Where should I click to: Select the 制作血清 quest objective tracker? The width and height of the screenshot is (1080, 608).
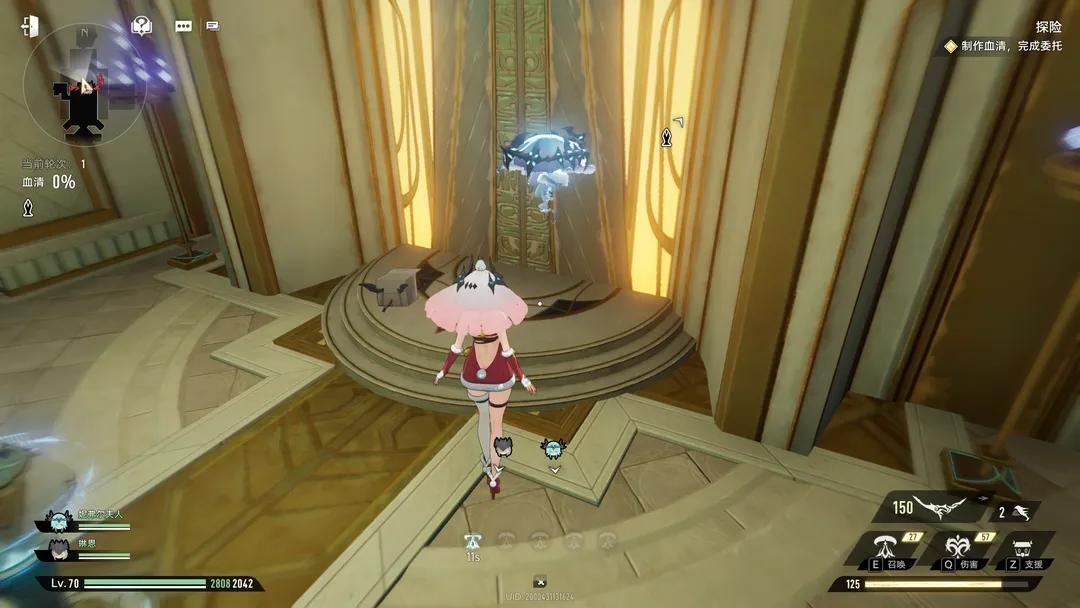[x=1003, y=46]
